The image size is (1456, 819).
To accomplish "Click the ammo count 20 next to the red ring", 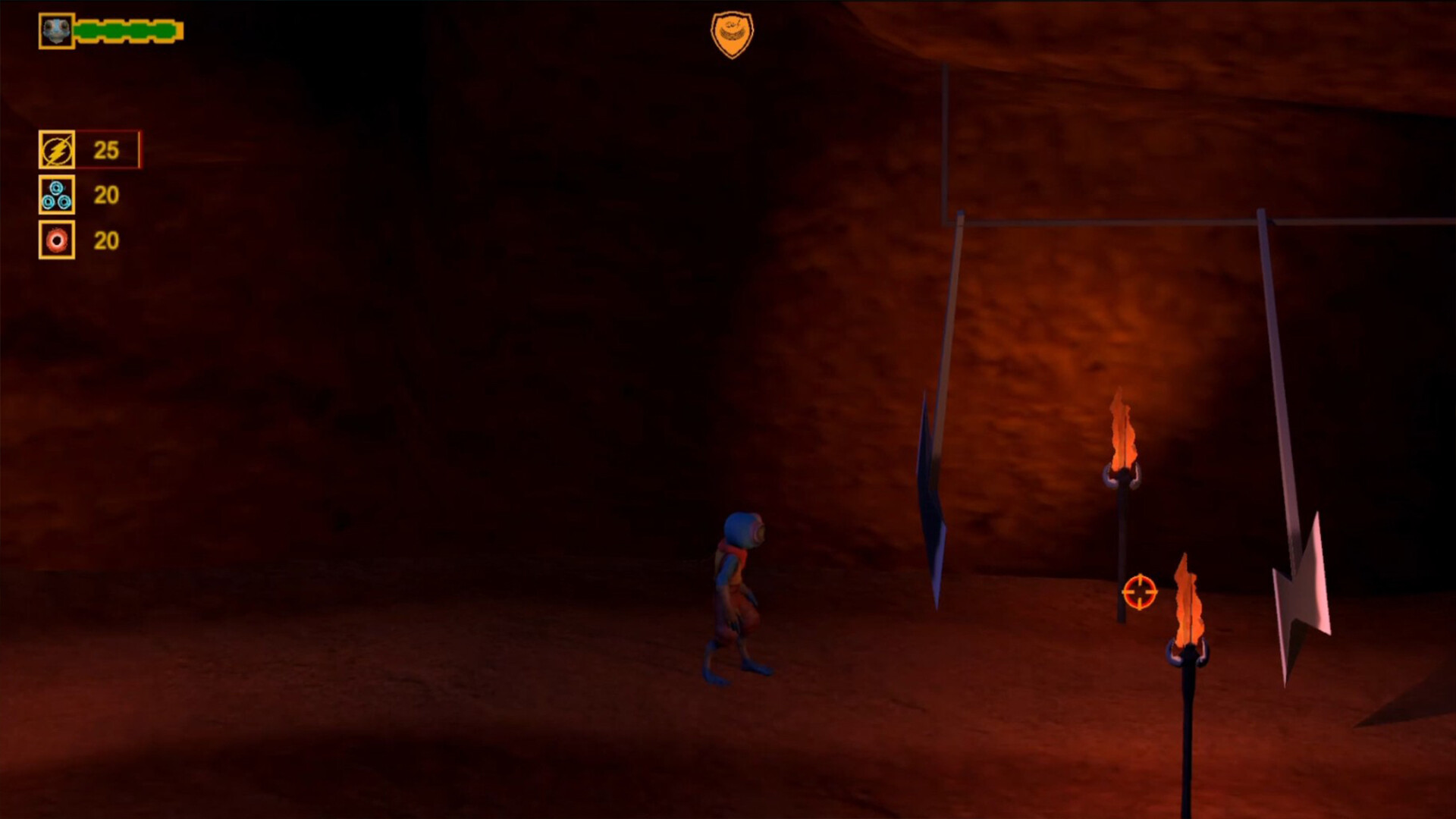I will (x=106, y=240).
